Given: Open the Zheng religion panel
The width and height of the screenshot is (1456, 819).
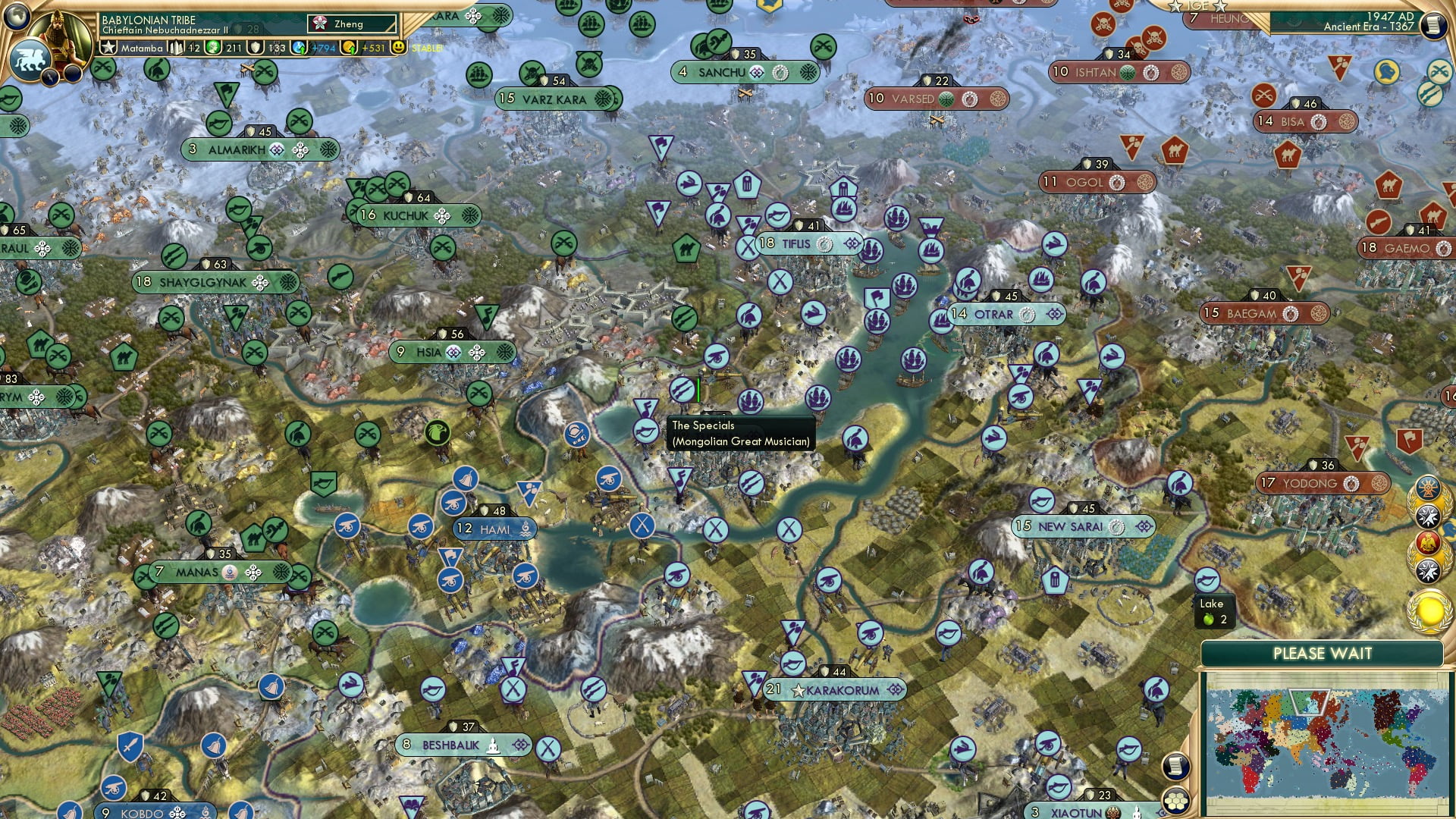Looking at the screenshot, I should tap(352, 24).
